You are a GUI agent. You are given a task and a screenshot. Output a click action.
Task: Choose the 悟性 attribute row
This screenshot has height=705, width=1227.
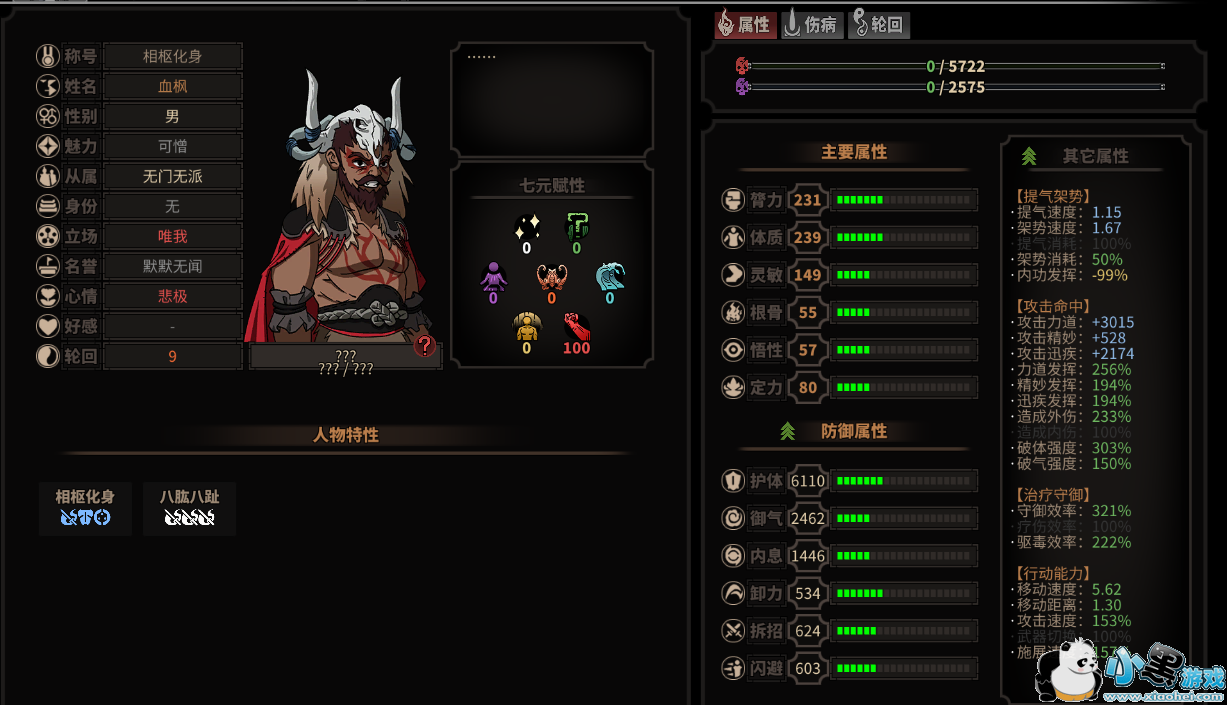(848, 350)
